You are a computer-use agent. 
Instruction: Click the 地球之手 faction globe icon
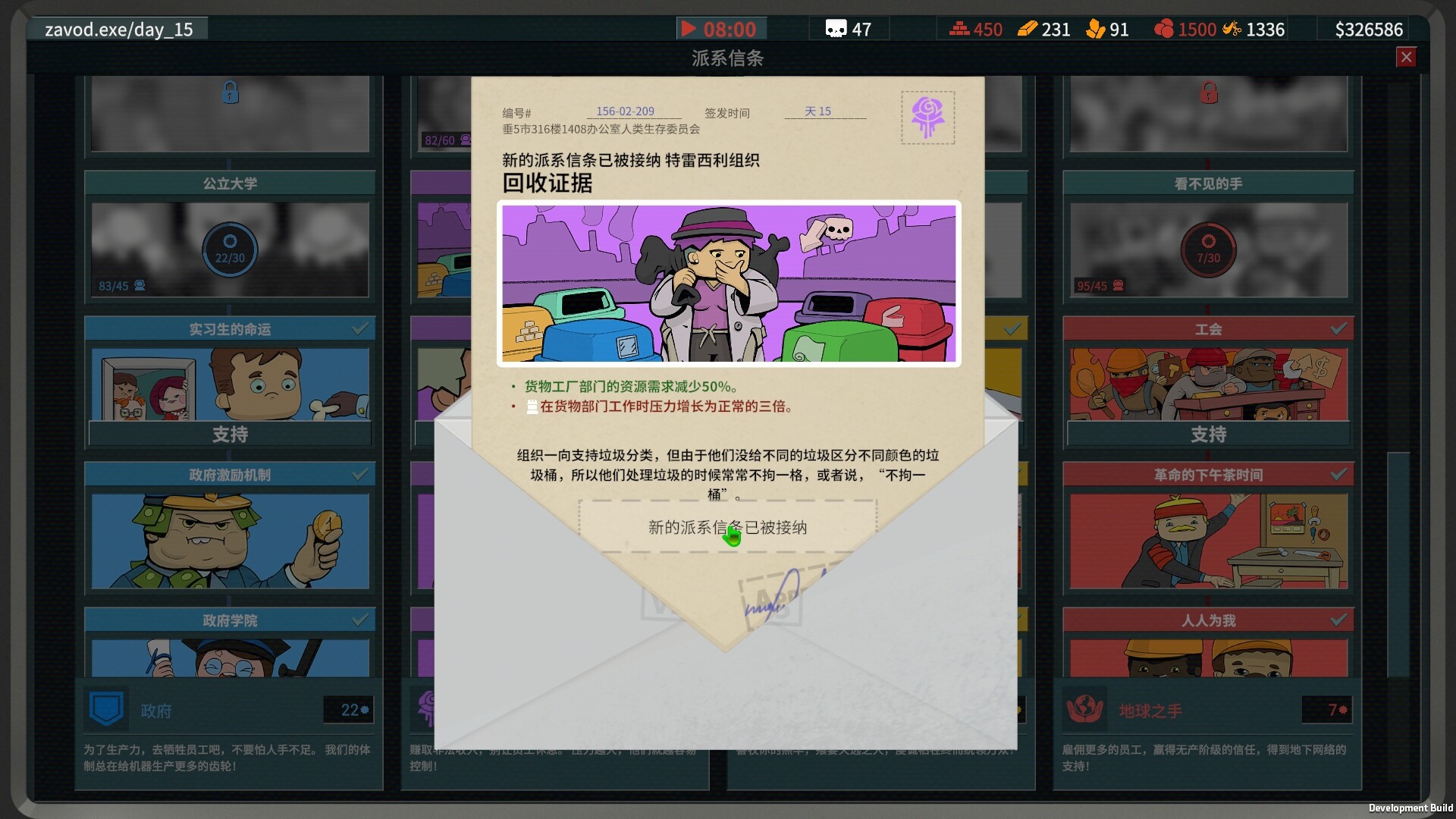(1084, 710)
